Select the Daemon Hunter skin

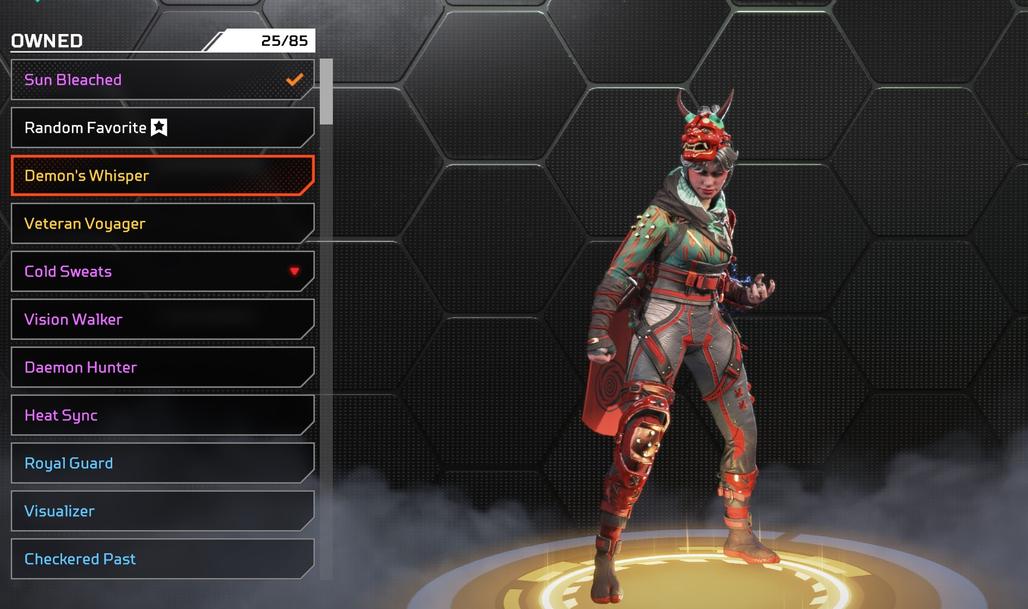click(162, 368)
